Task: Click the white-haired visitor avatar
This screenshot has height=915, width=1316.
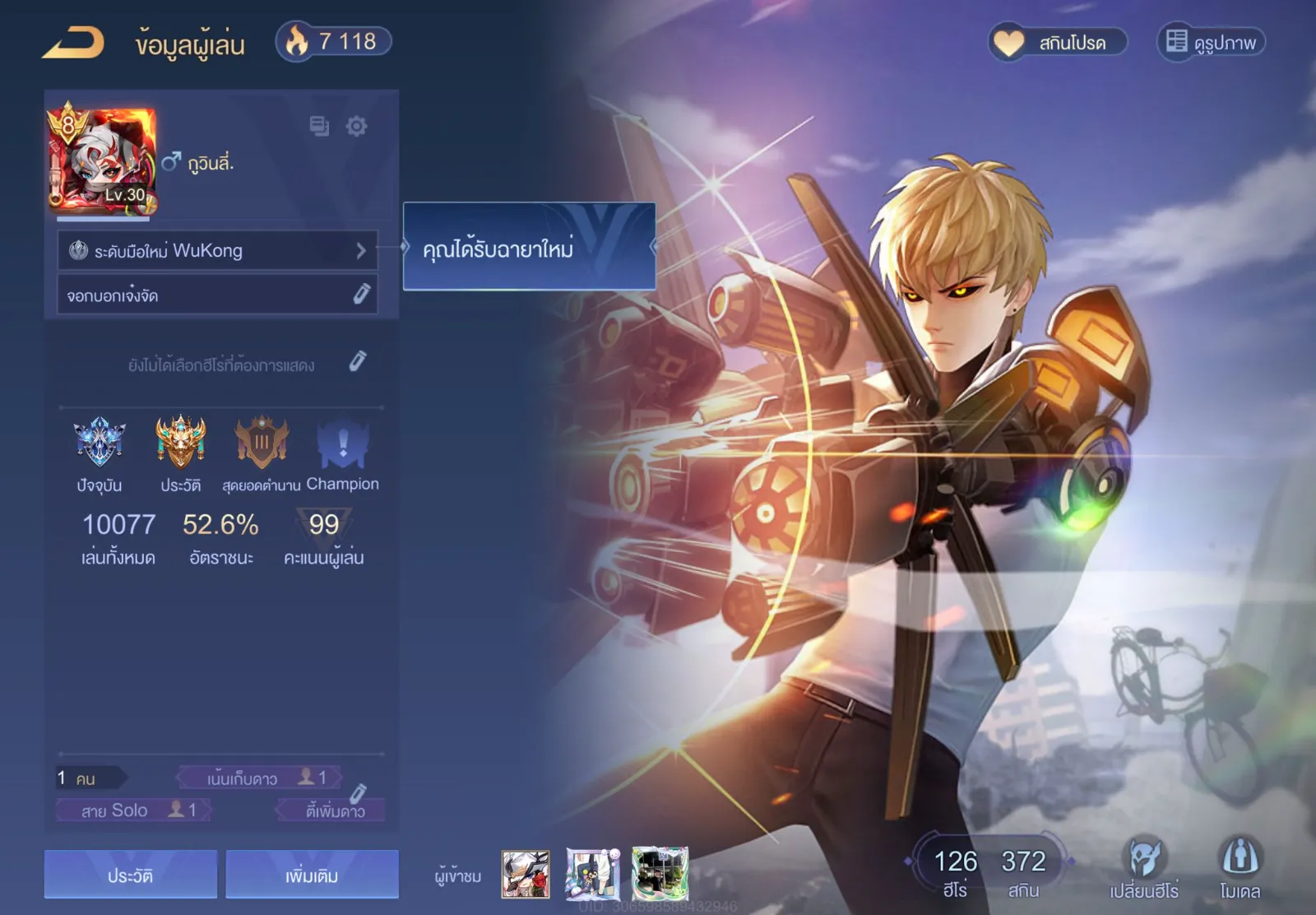Action: pyautogui.click(x=526, y=874)
